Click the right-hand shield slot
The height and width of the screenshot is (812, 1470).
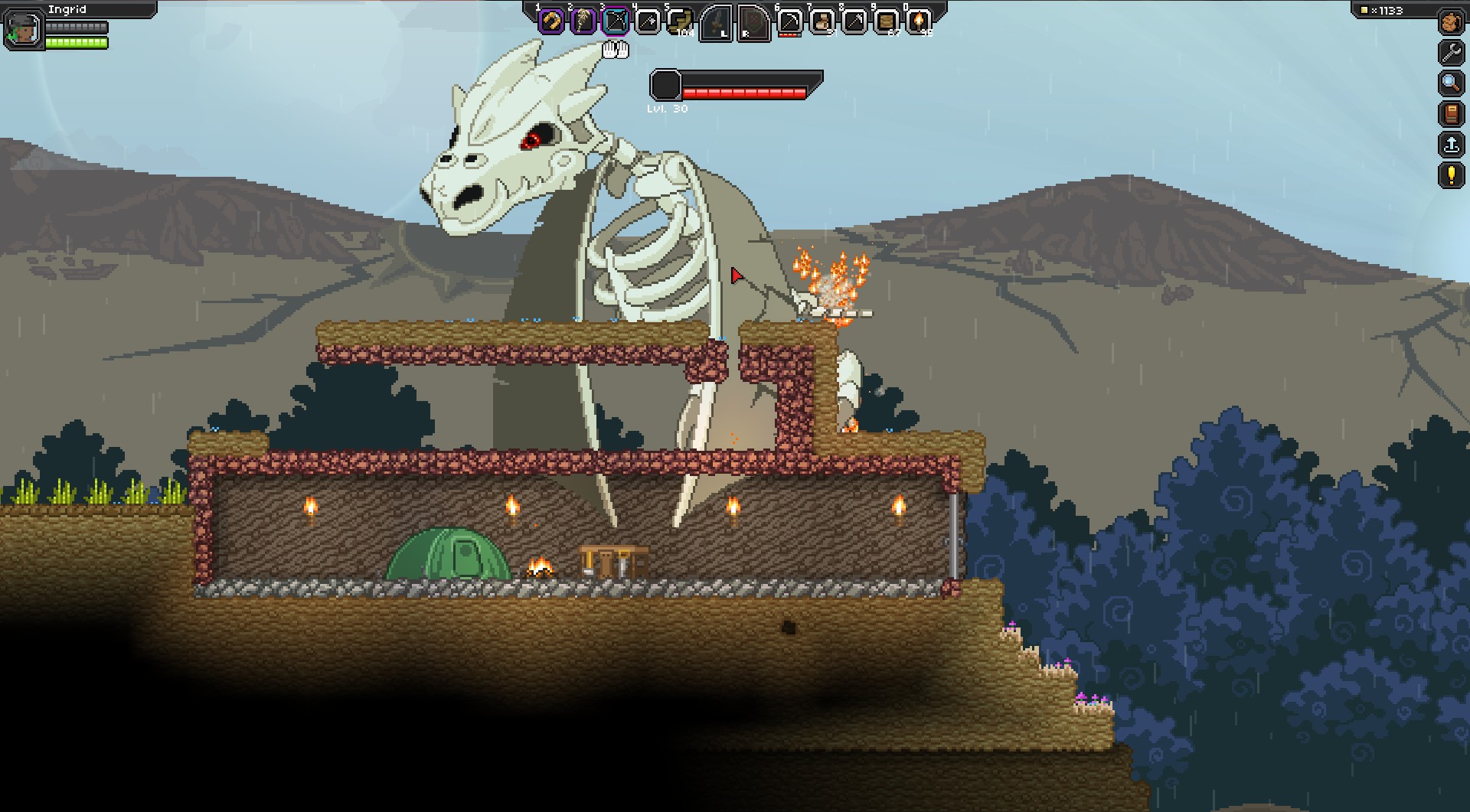pos(753,23)
